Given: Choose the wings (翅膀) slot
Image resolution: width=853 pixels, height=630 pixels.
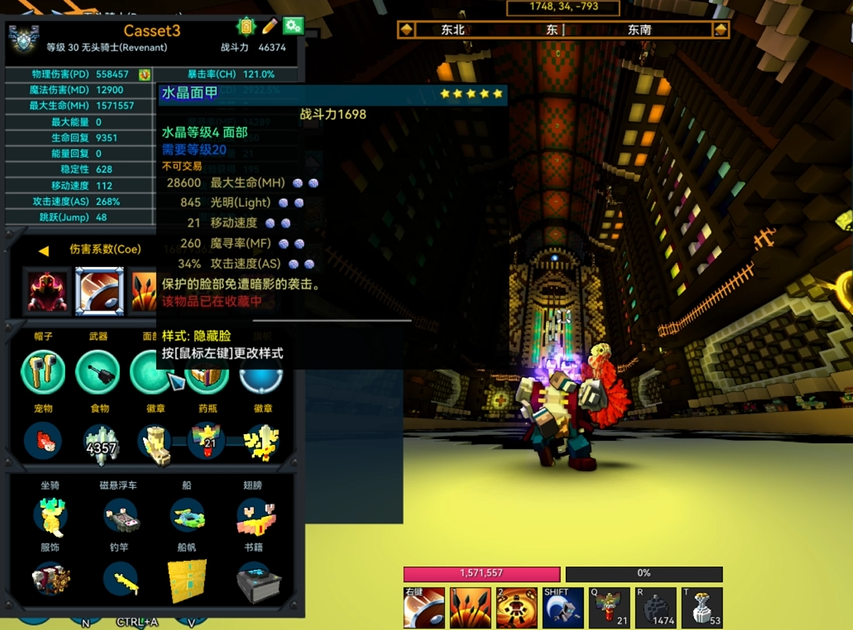Looking at the screenshot, I should pos(256,515).
